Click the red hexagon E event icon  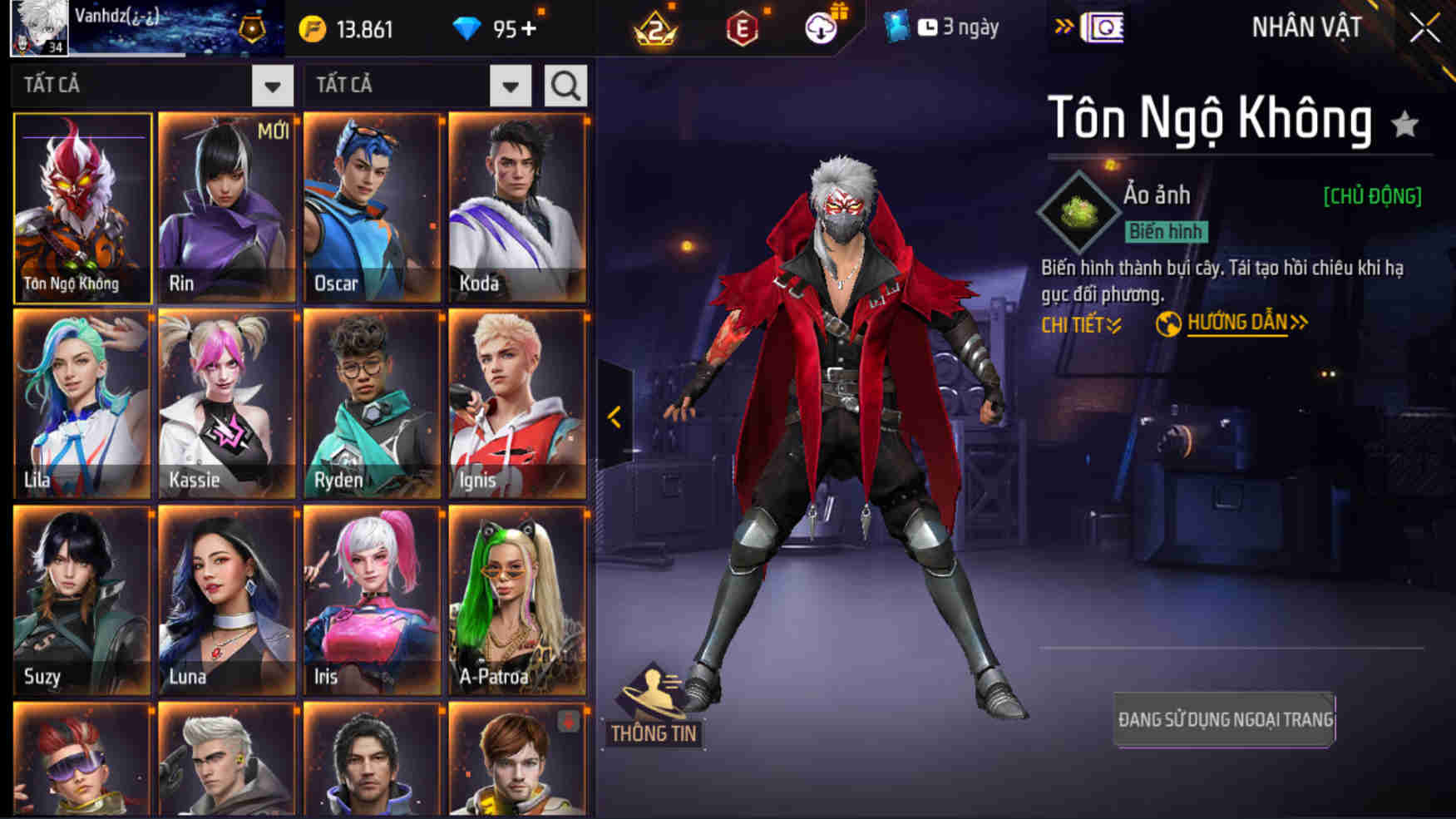click(743, 26)
